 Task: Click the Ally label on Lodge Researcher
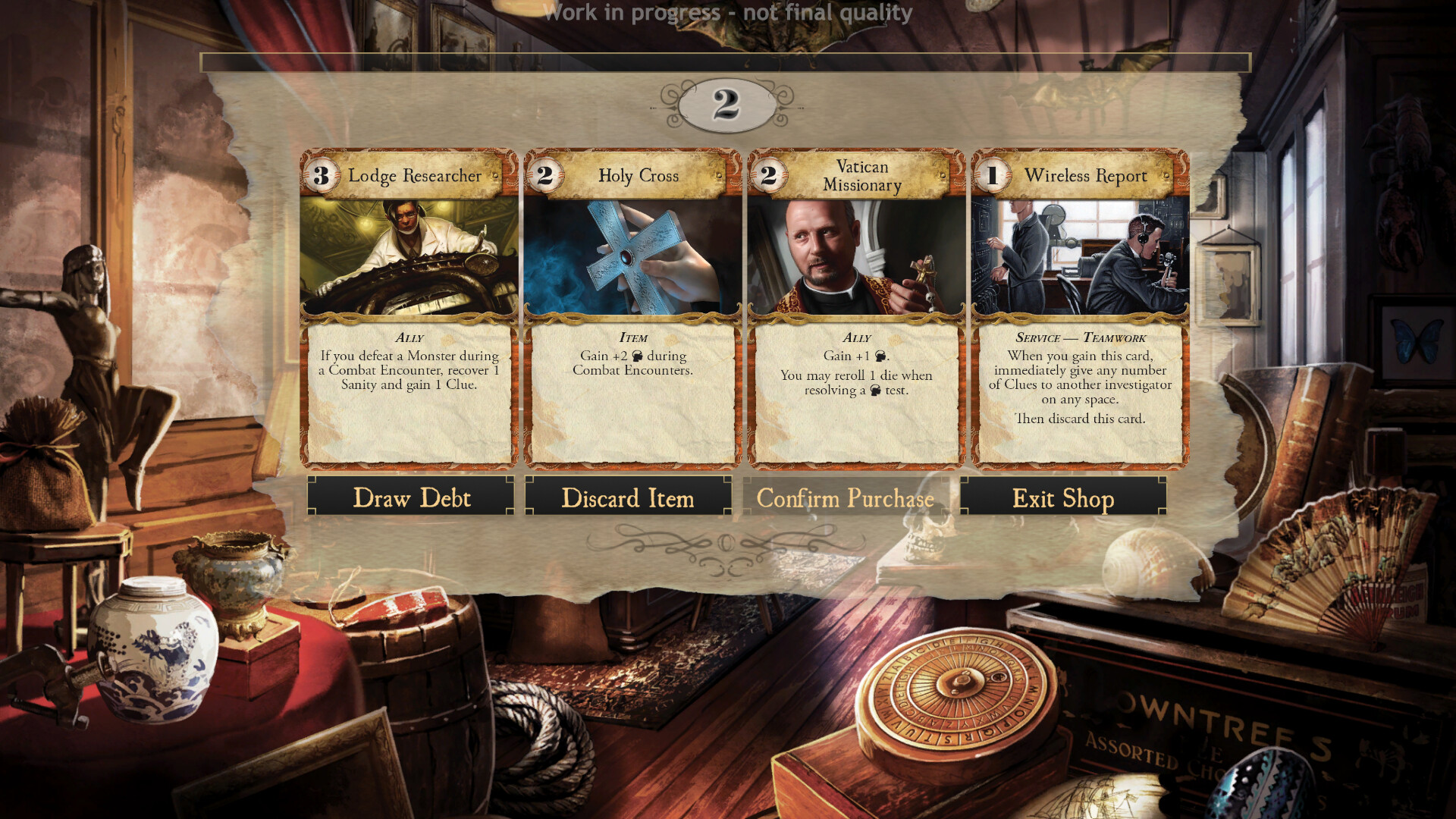pyautogui.click(x=408, y=338)
